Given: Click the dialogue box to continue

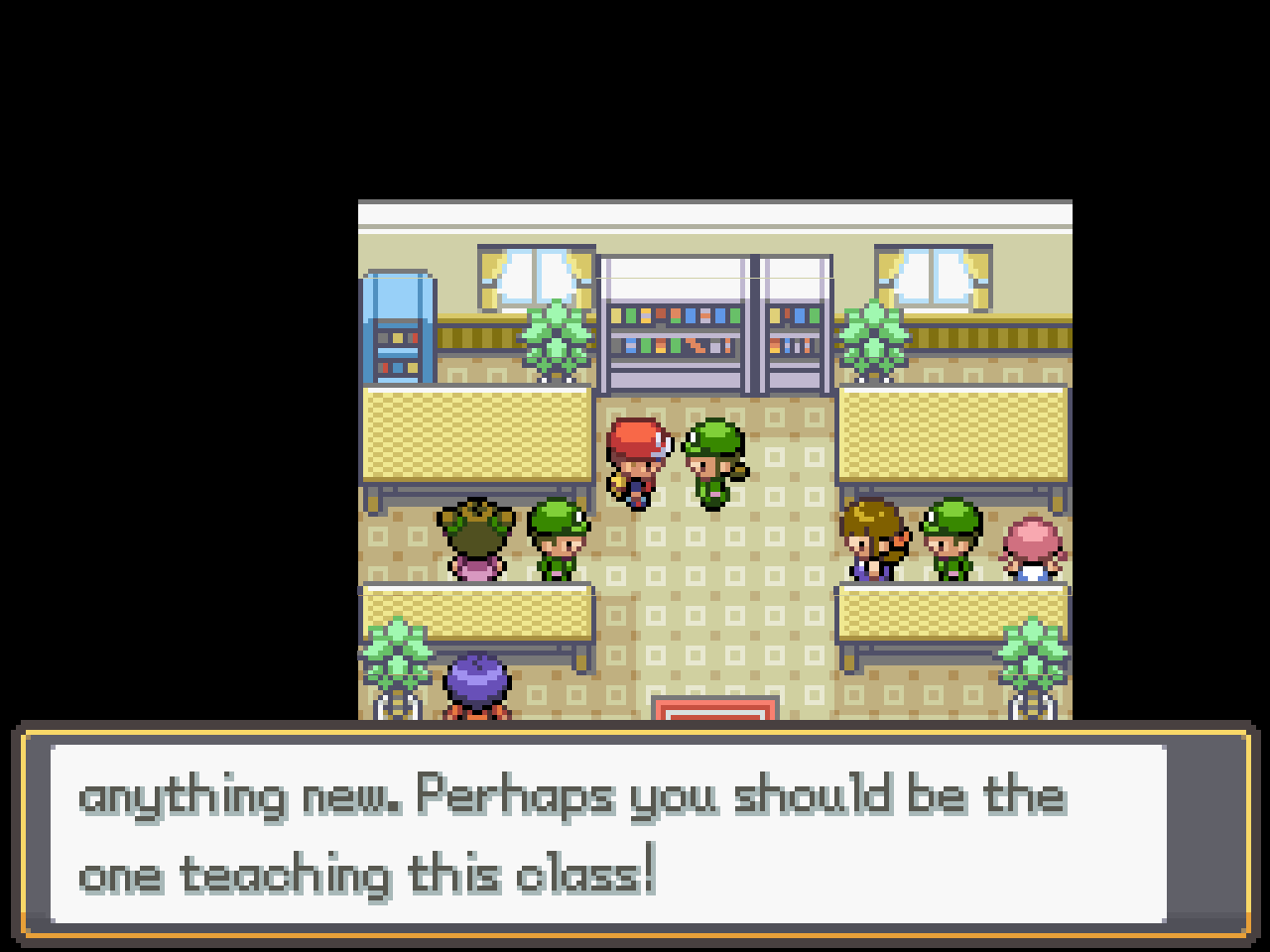Looking at the screenshot, I should coord(635,834).
